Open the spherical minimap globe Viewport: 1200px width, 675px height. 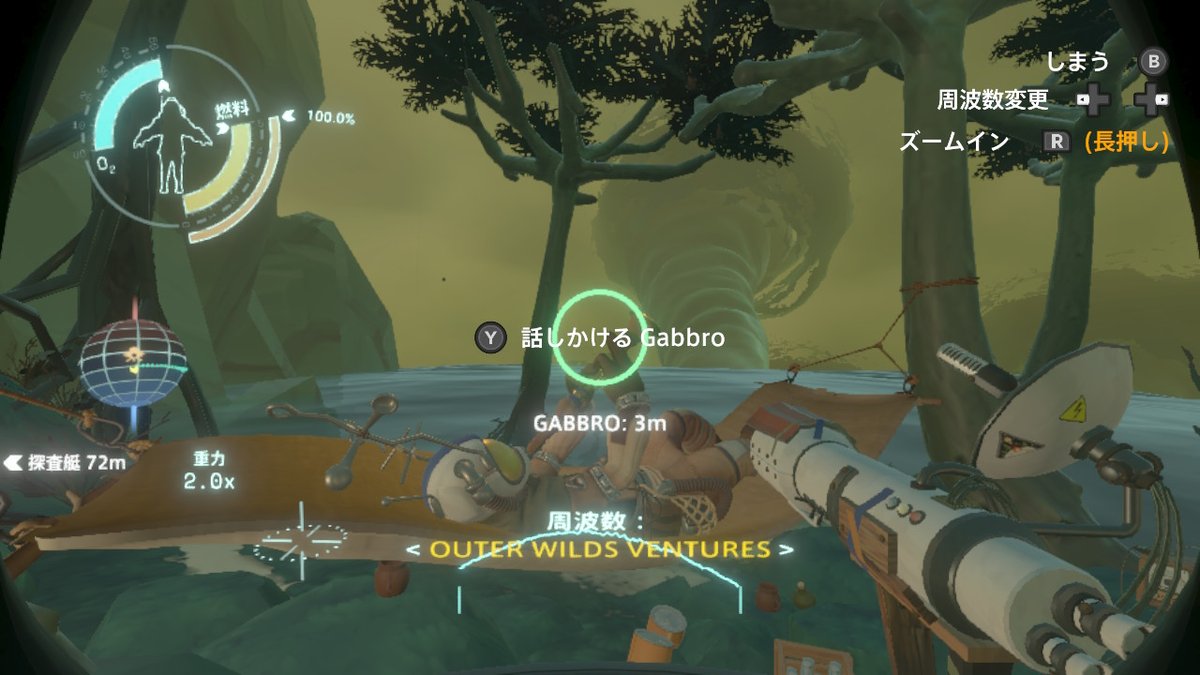point(133,359)
